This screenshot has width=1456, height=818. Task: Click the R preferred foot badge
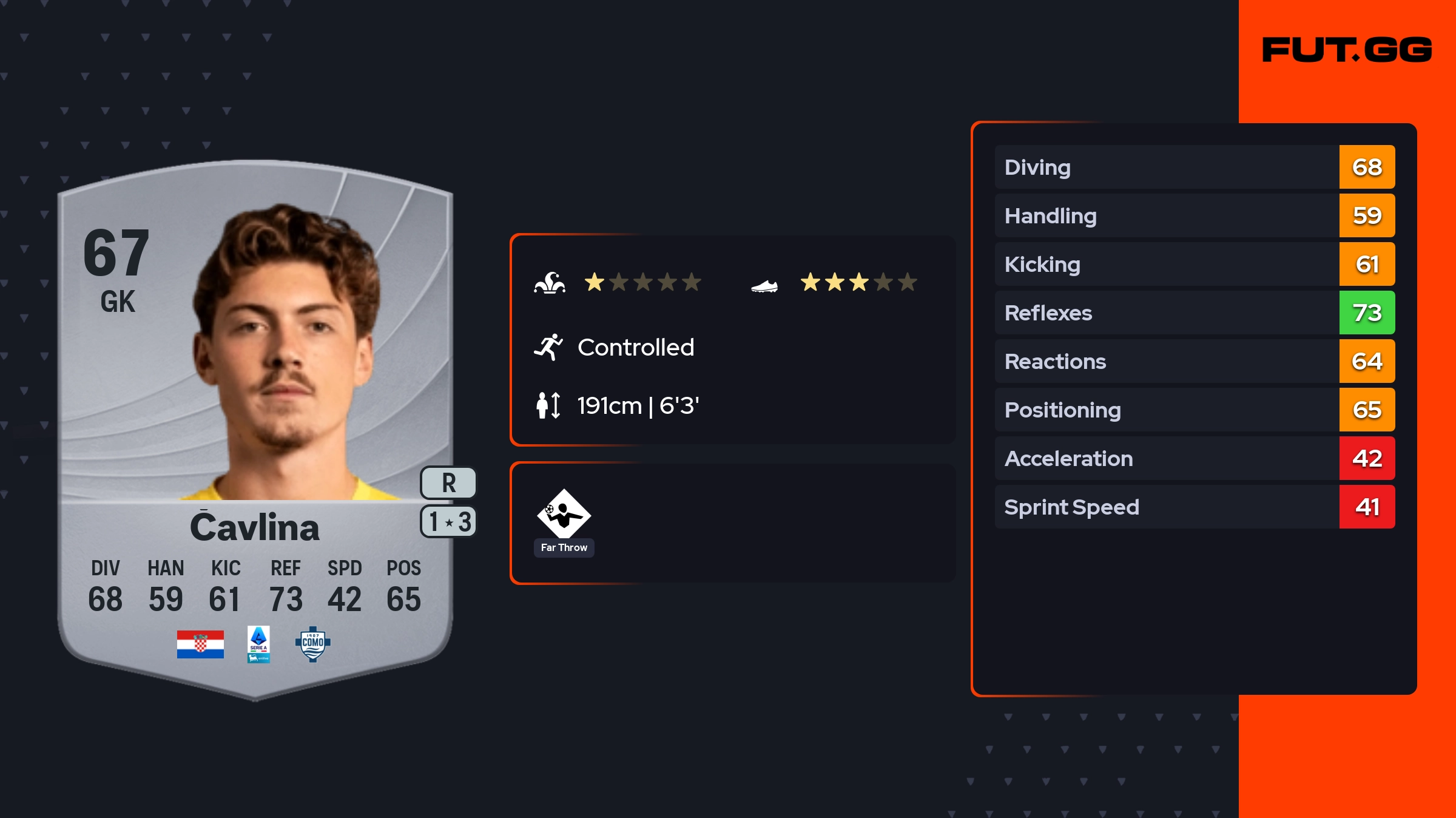point(448,483)
